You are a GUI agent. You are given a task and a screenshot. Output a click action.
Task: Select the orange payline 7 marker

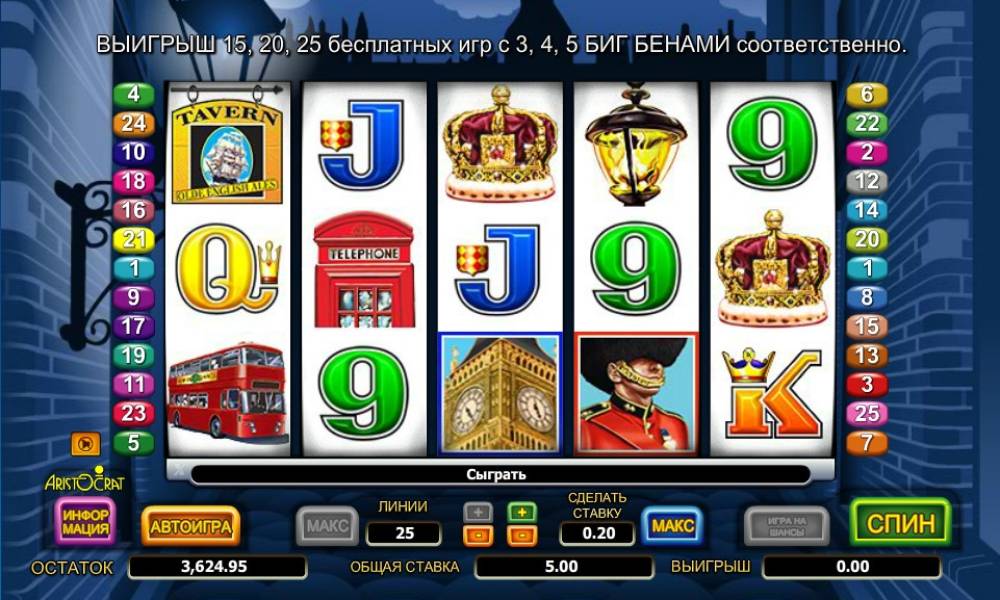(867, 442)
